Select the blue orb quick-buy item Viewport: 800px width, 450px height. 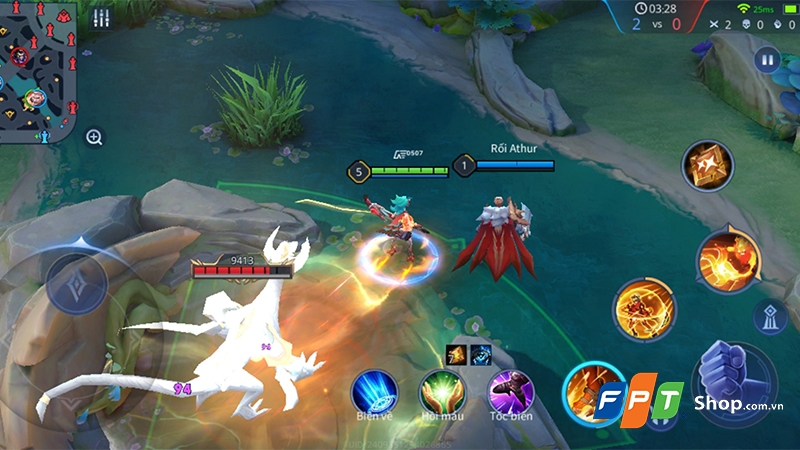(480, 353)
